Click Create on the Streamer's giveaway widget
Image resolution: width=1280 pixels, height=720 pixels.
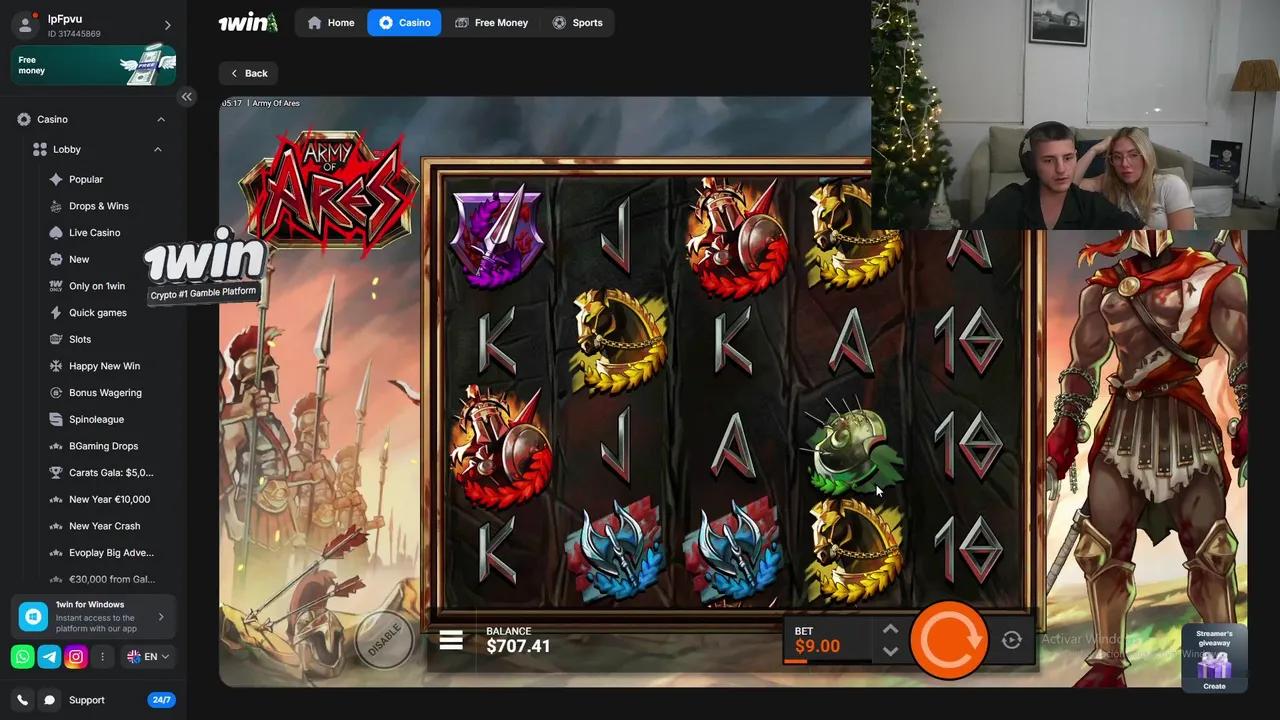click(1214, 687)
